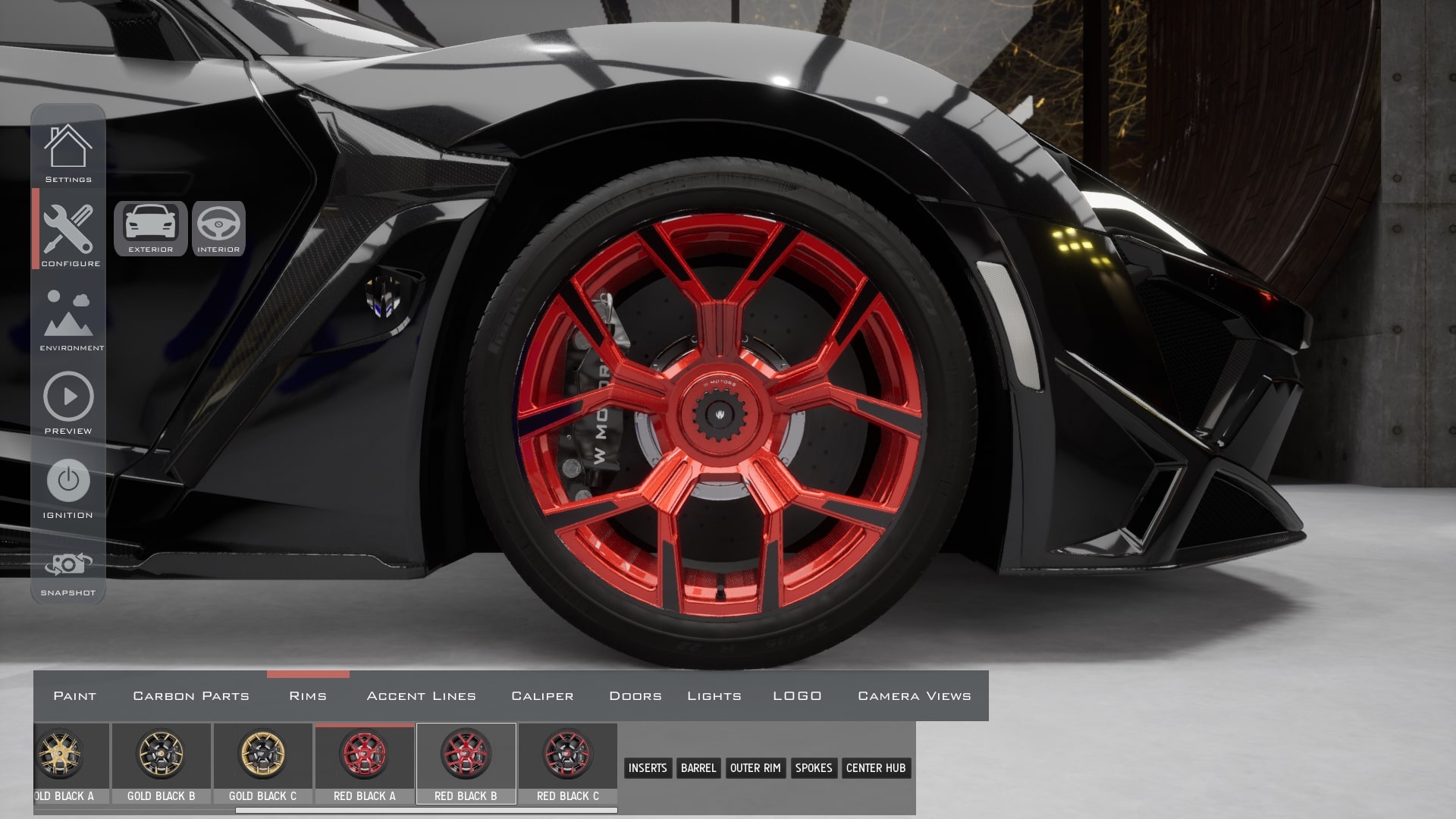1456x819 pixels.
Task: Switch to the Carbon Parts tab
Action: tap(191, 696)
